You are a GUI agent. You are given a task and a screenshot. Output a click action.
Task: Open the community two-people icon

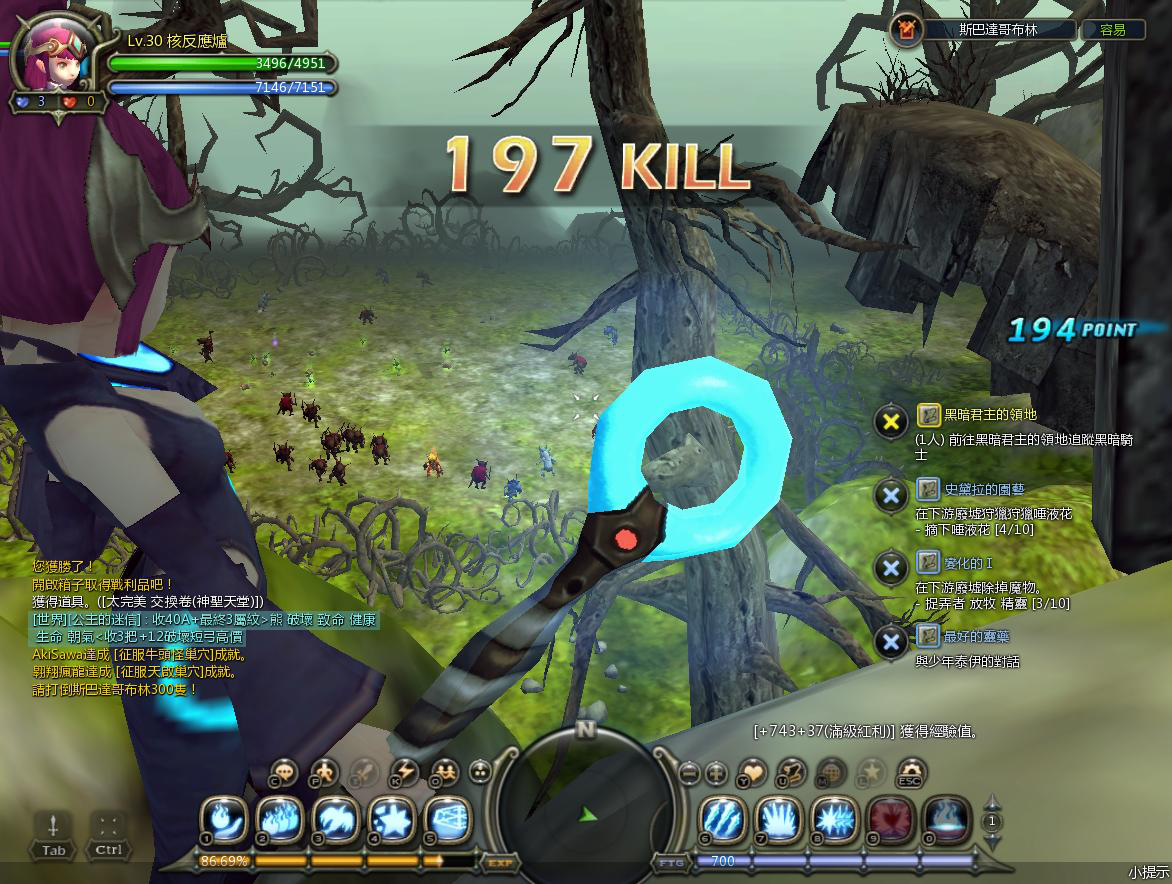[443, 771]
